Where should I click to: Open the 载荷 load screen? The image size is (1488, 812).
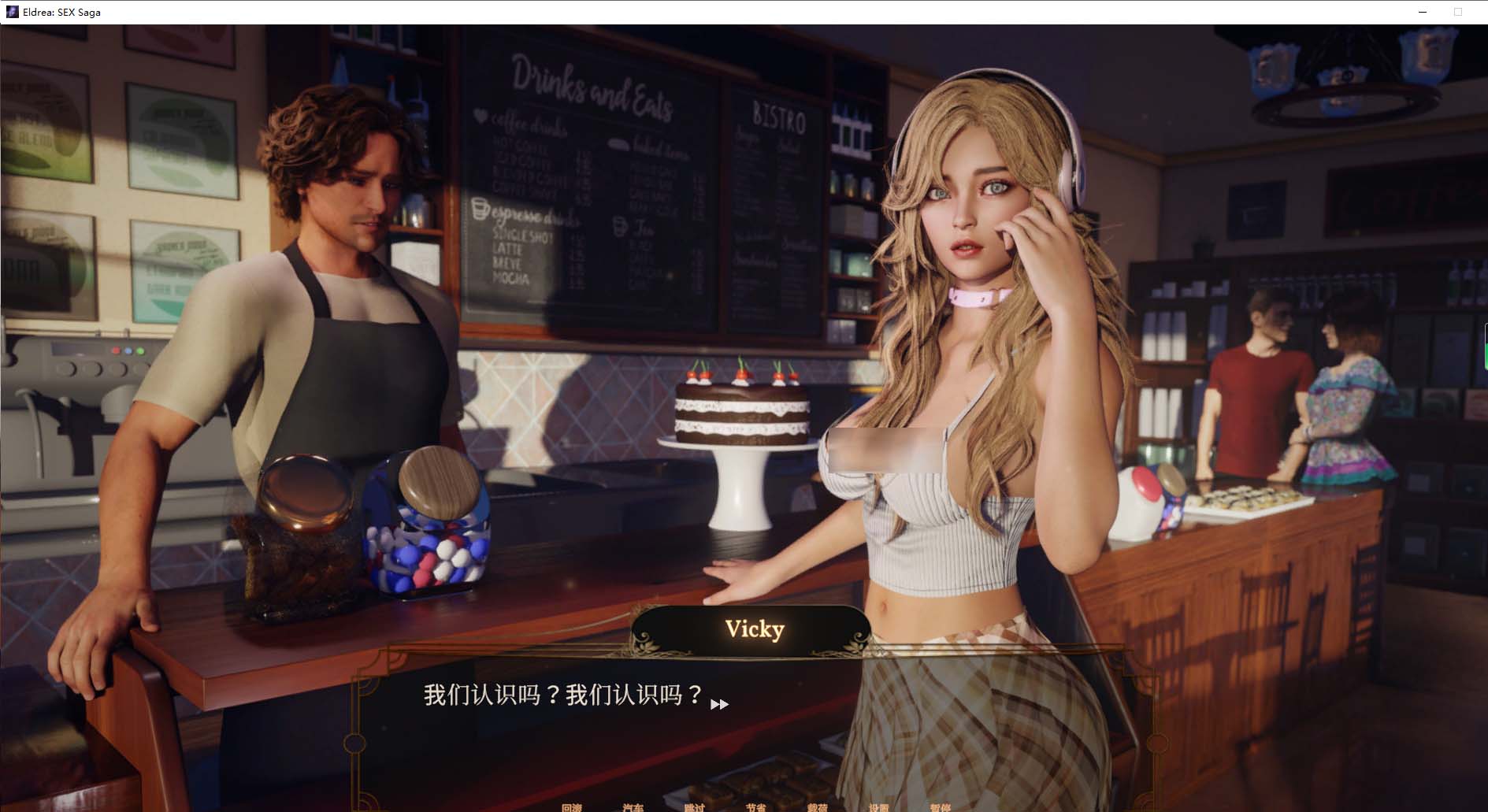pos(817,807)
